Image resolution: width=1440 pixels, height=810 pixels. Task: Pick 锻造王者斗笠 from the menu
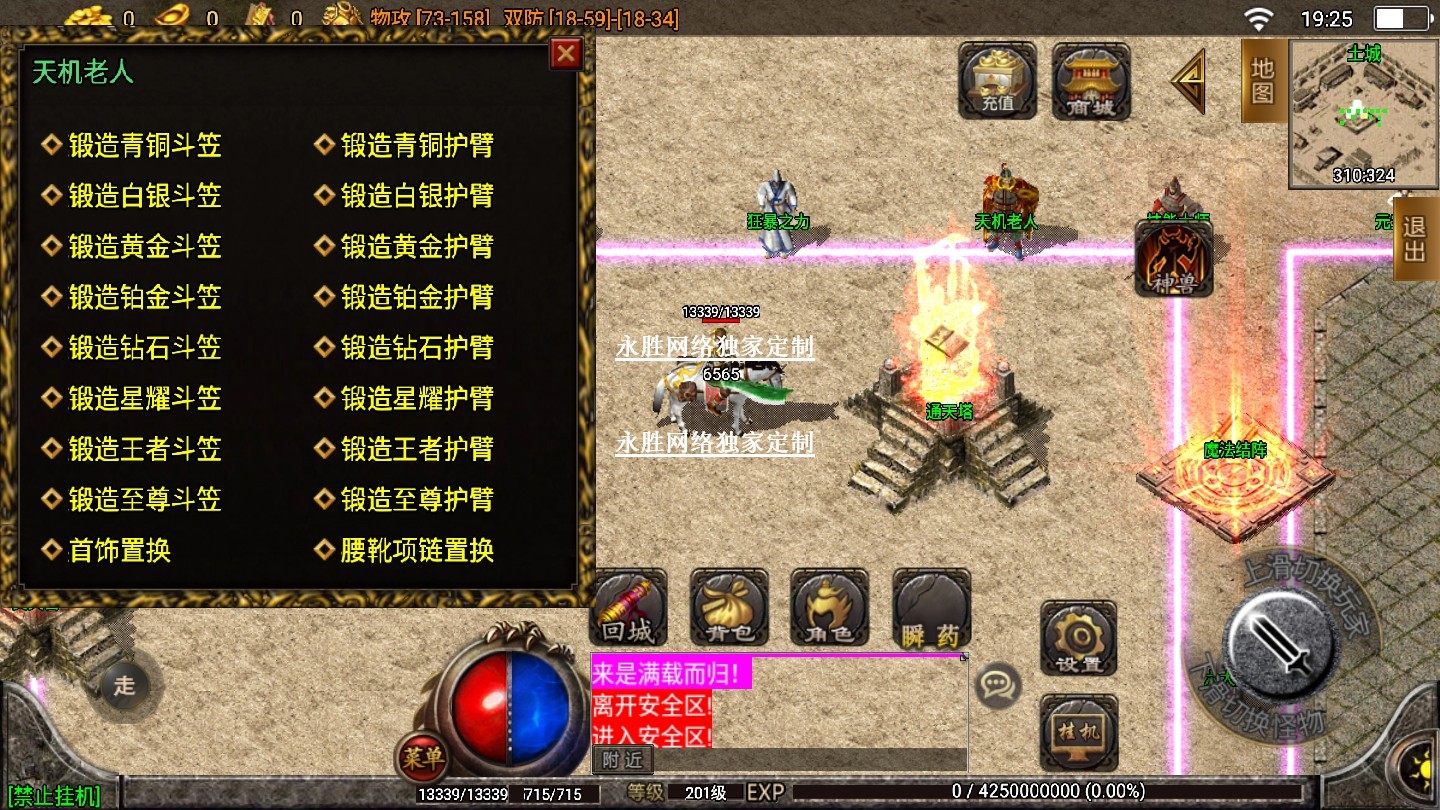click(x=144, y=449)
